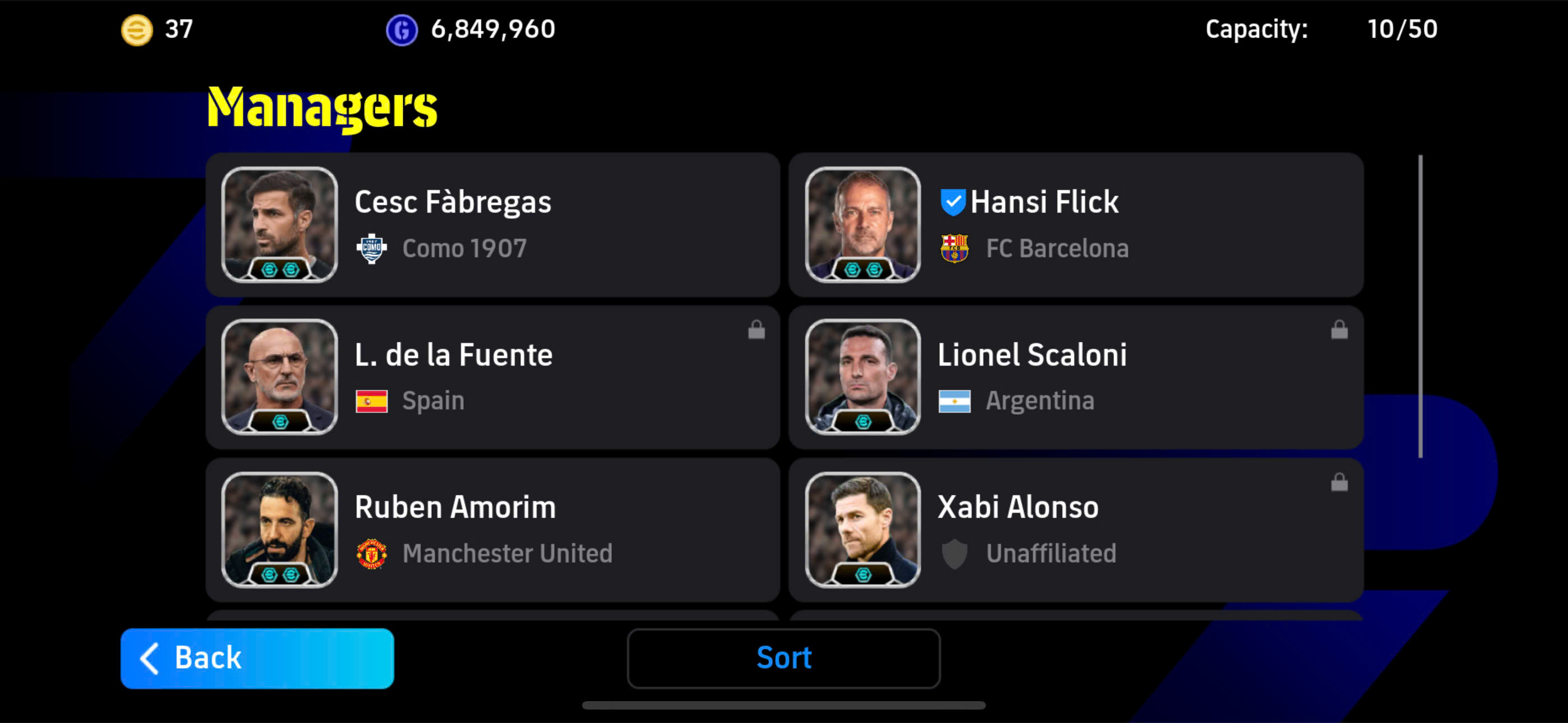Tap the blue GP currency icon
1568x723 pixels.
(x=402, y=30)
